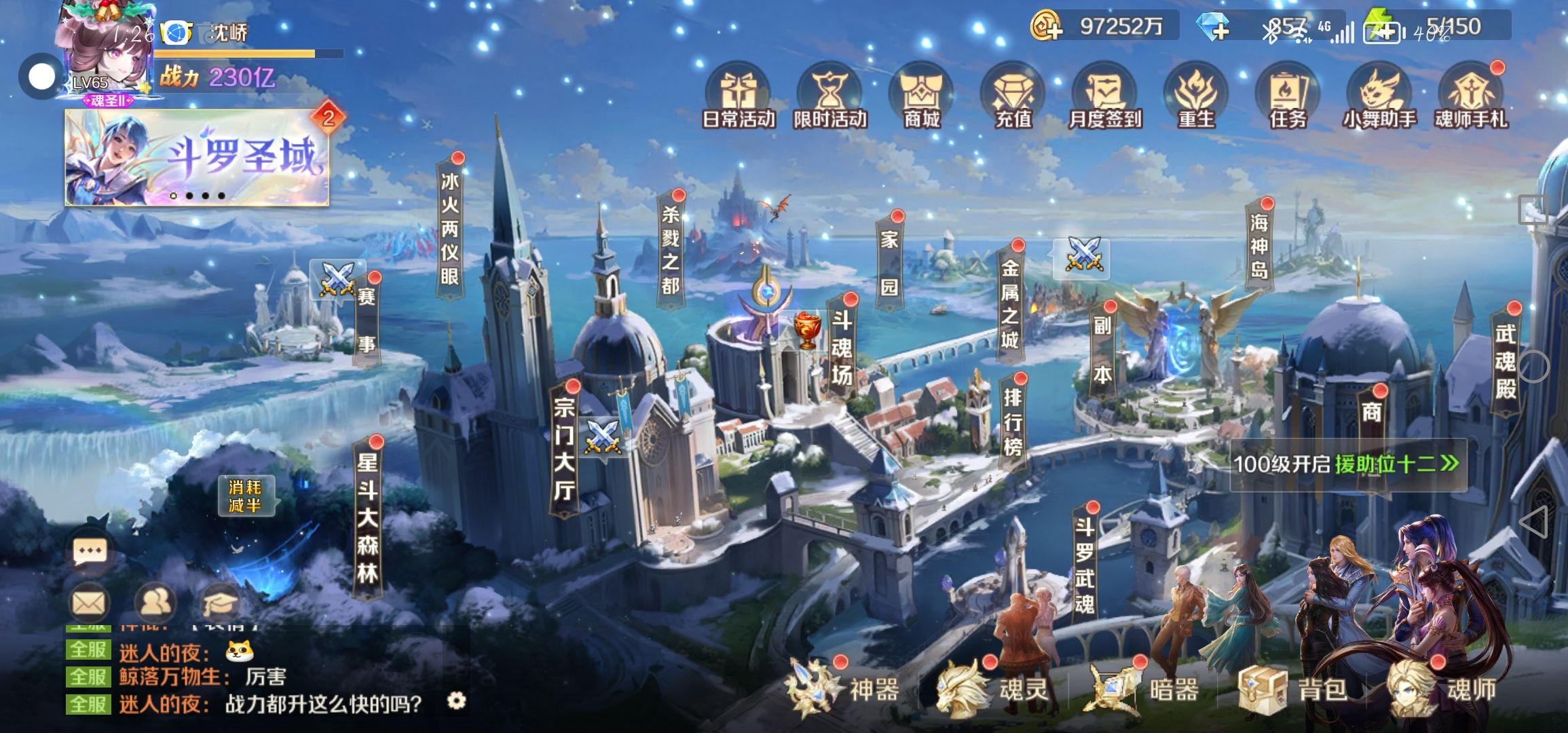
Task: Open the 暗器 hidden weapon menu
Action: 1144,690
